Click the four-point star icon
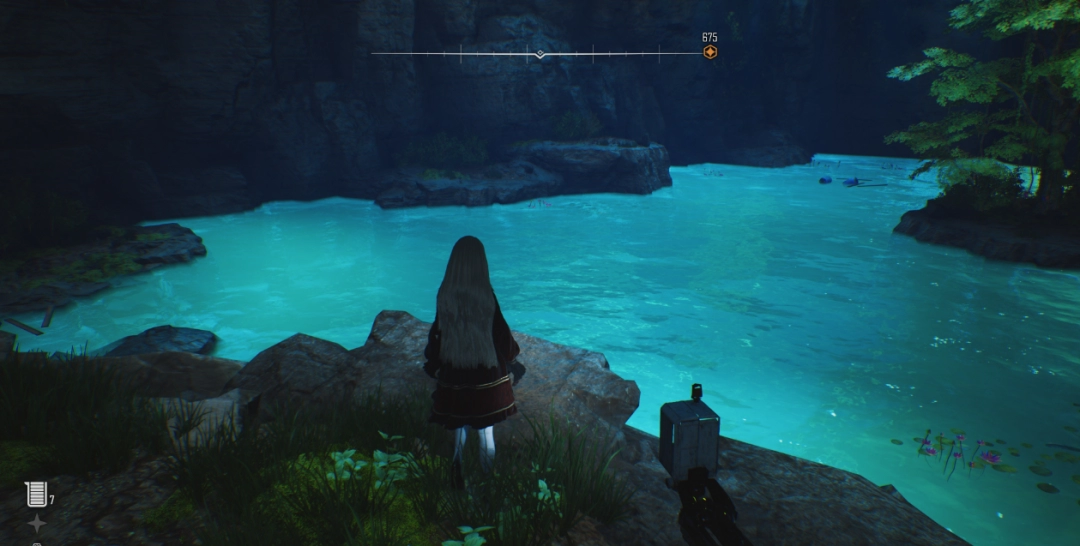1080x546 pixels. tap(36, 523)
